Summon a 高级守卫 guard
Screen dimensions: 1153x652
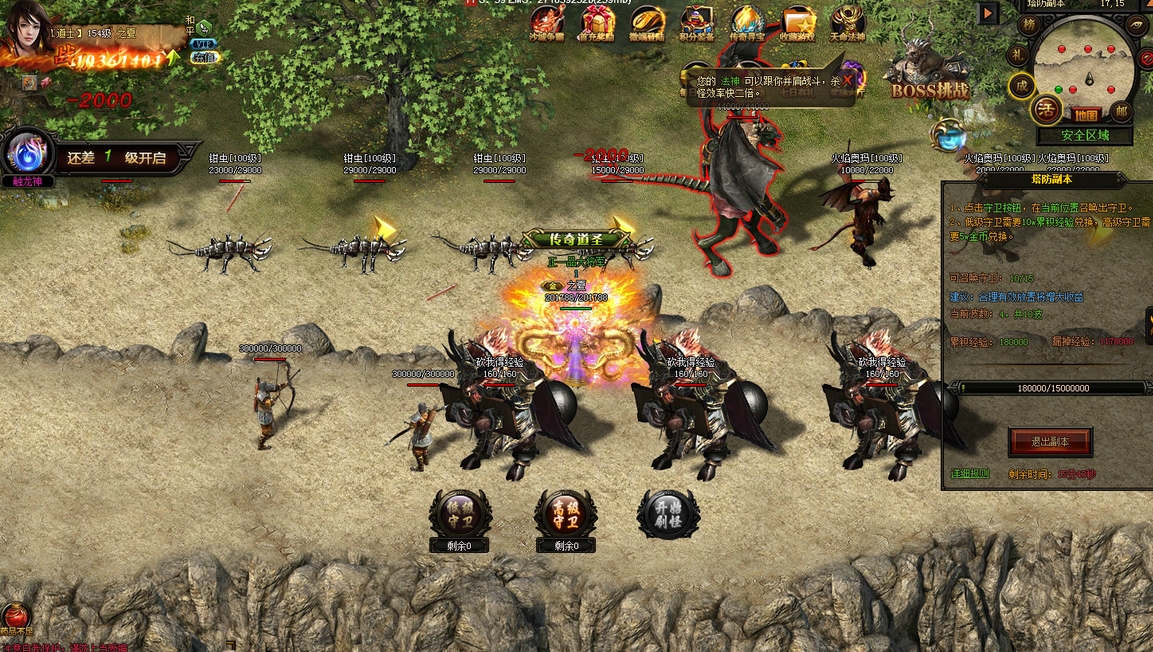(x=565, y=514)
